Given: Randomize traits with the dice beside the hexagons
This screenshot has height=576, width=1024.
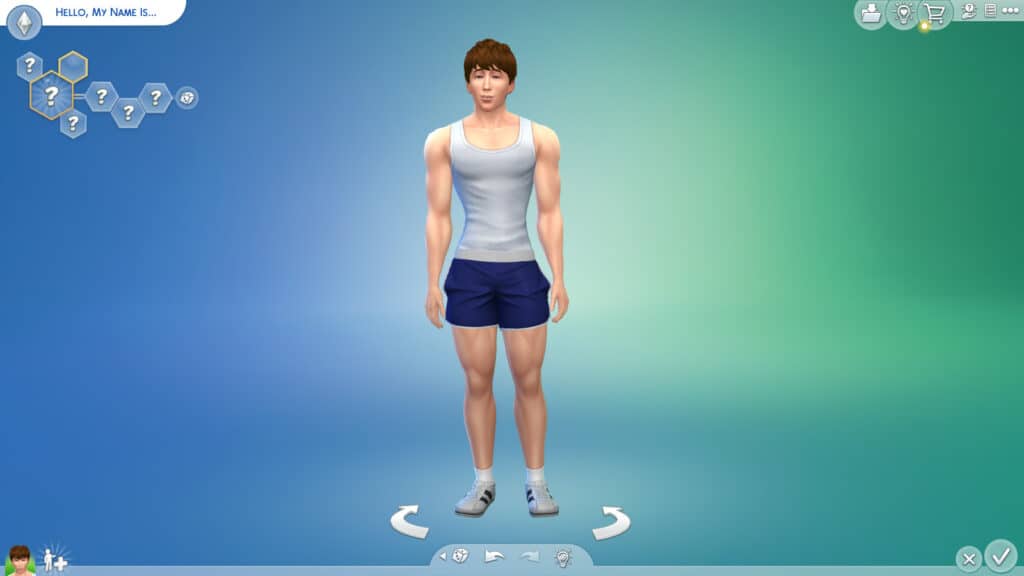Looking at the screenshot, I should point(187,97).
